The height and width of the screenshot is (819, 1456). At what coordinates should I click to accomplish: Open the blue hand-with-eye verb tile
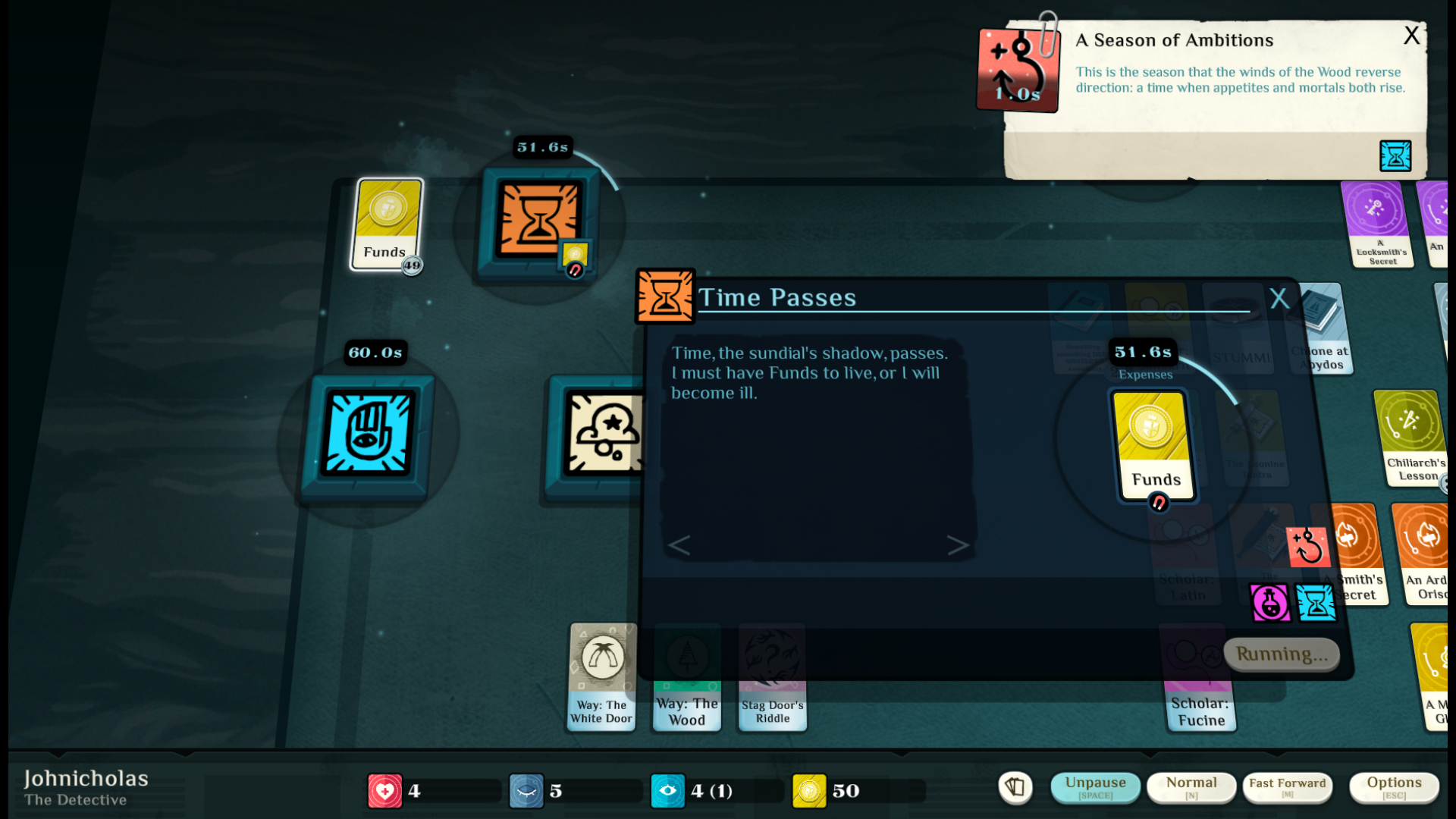(369, 433)
